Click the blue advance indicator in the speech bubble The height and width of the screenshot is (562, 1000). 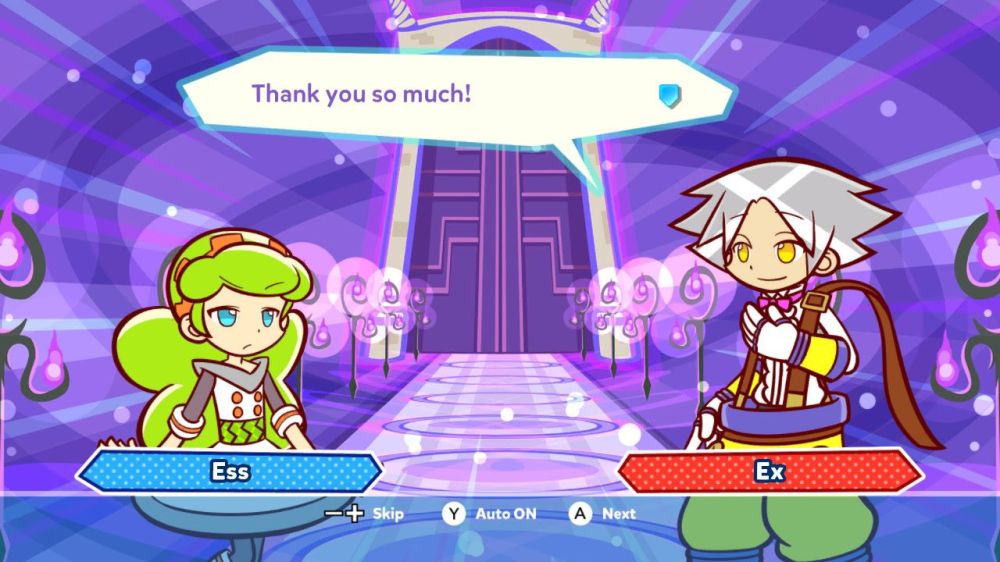[669, 95]
